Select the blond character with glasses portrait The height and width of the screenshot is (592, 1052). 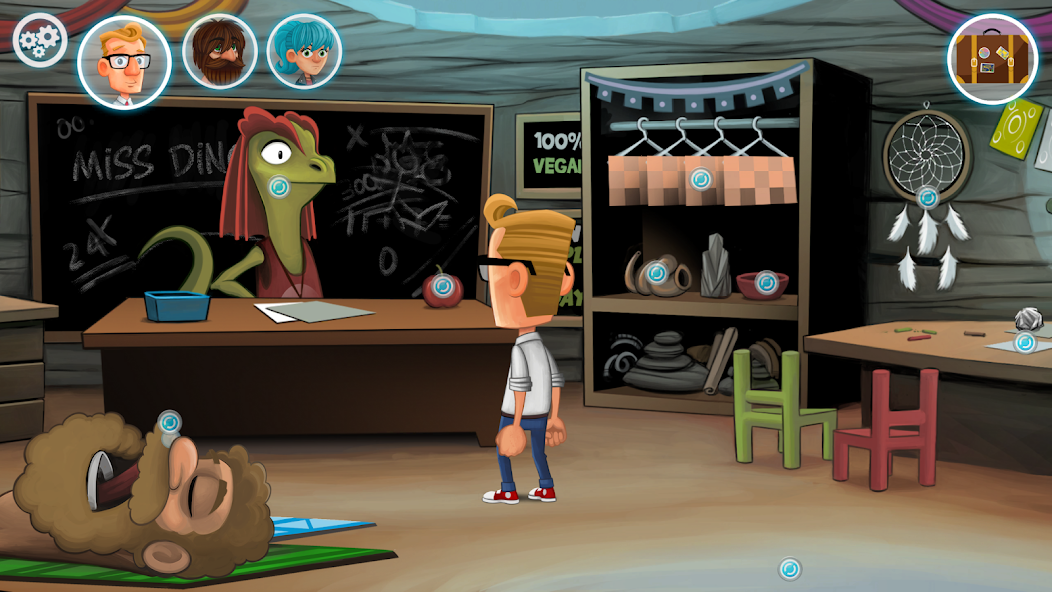(x=124, y=62)
